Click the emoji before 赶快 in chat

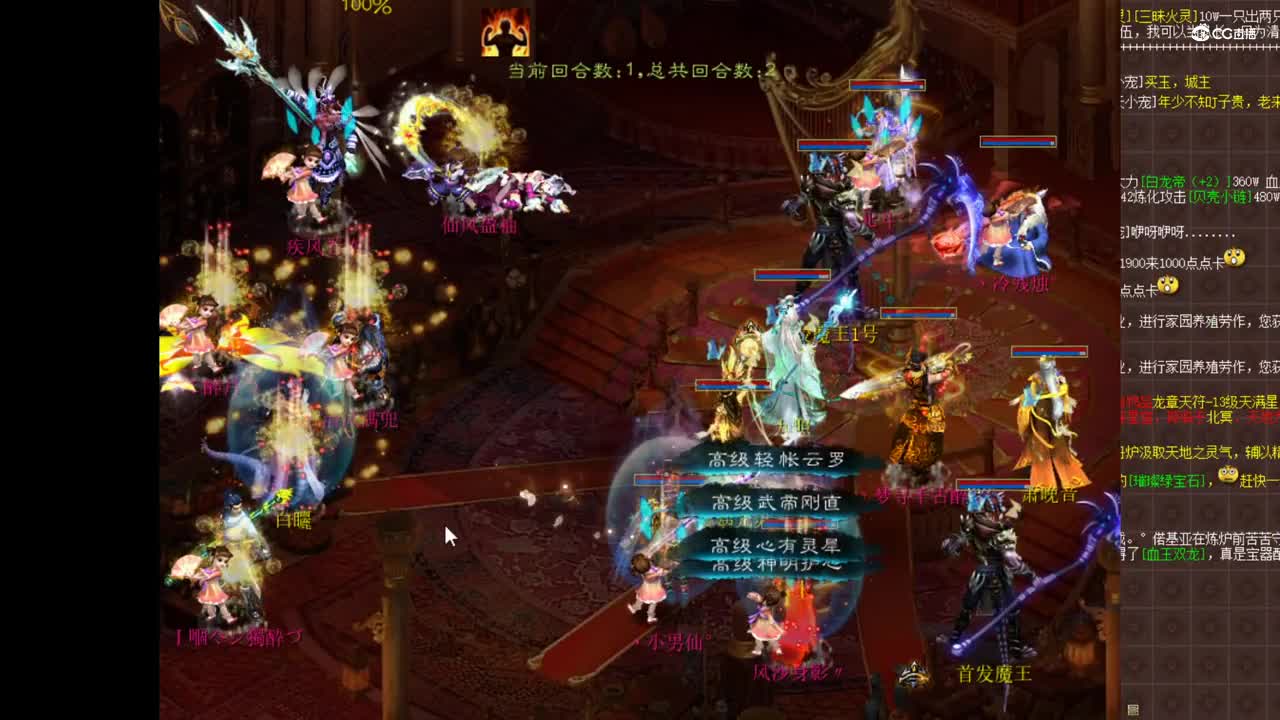coord(1228,476)
